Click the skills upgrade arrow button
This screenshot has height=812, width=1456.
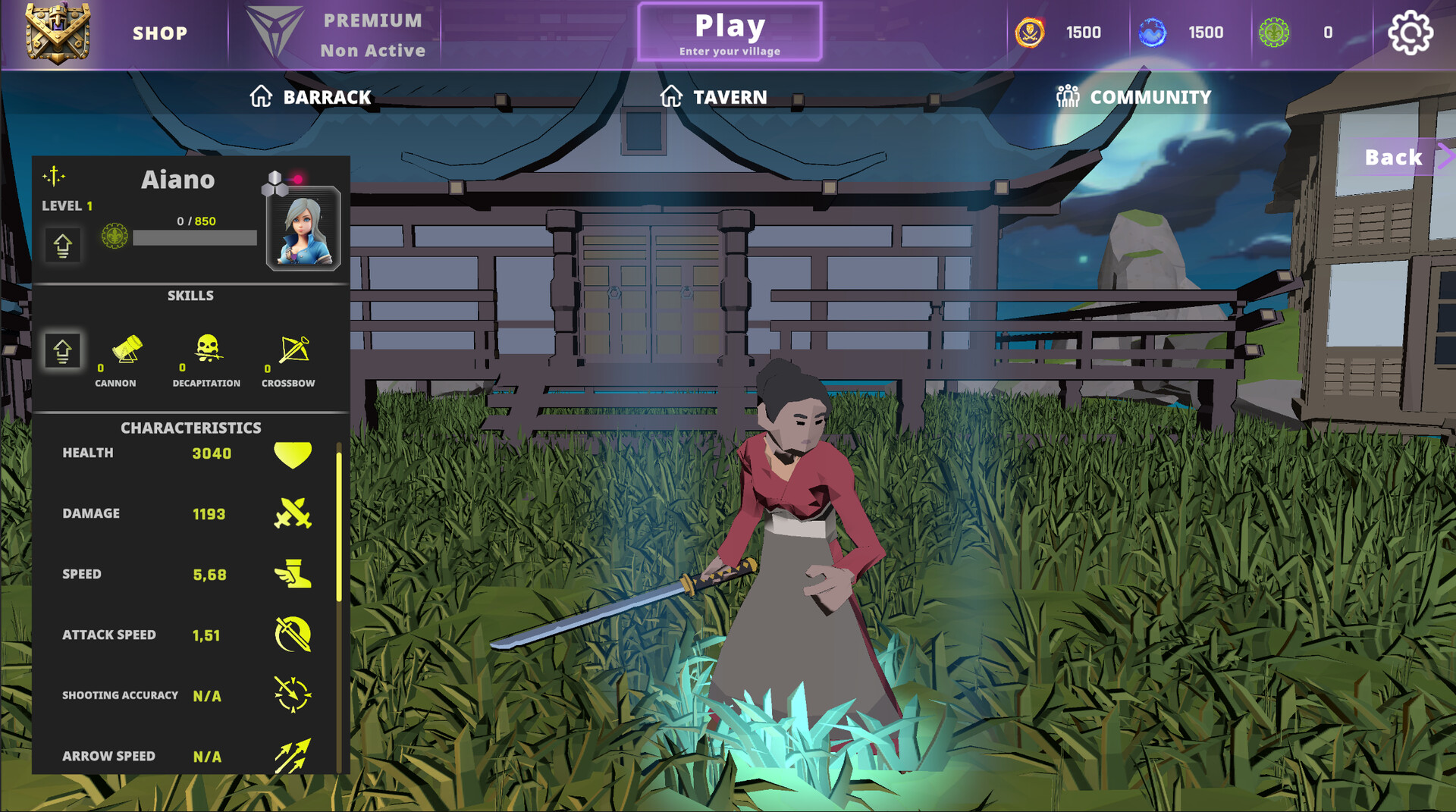click(62, 350)
